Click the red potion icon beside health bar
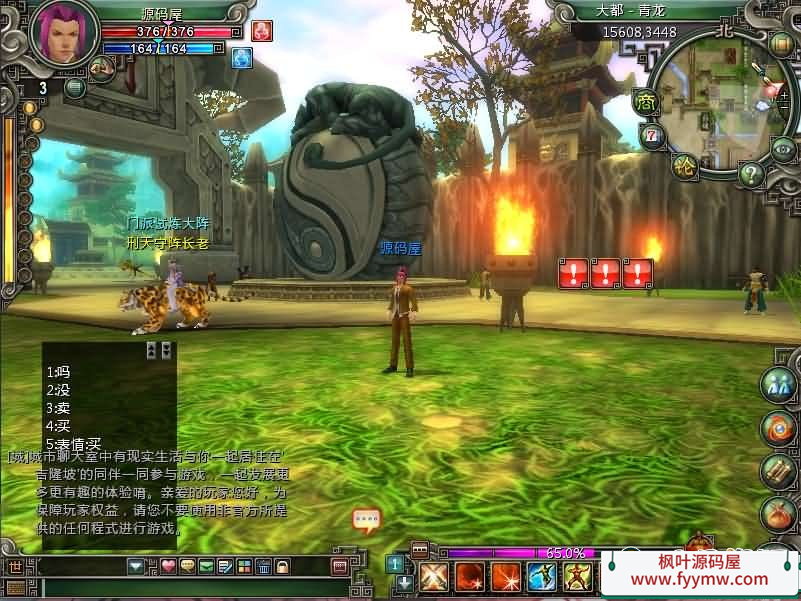 tap(261, 31)
